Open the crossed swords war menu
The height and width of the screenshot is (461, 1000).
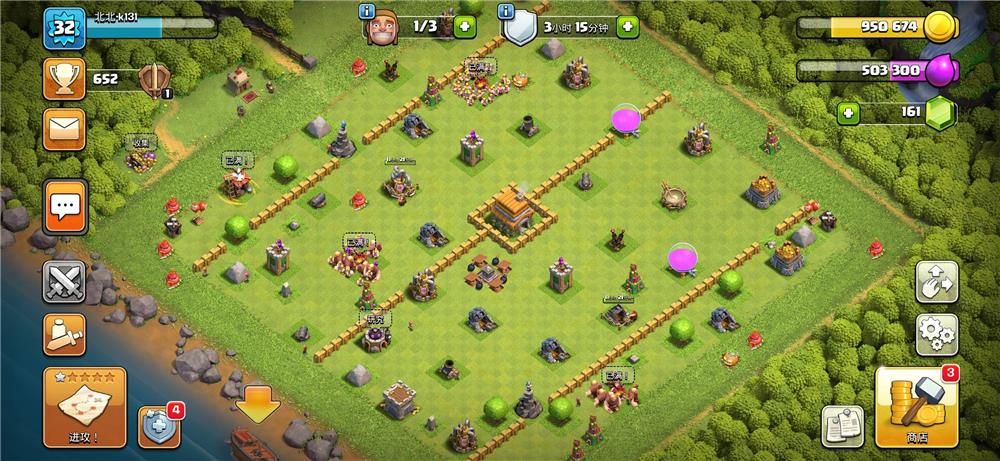click(63, 282)
